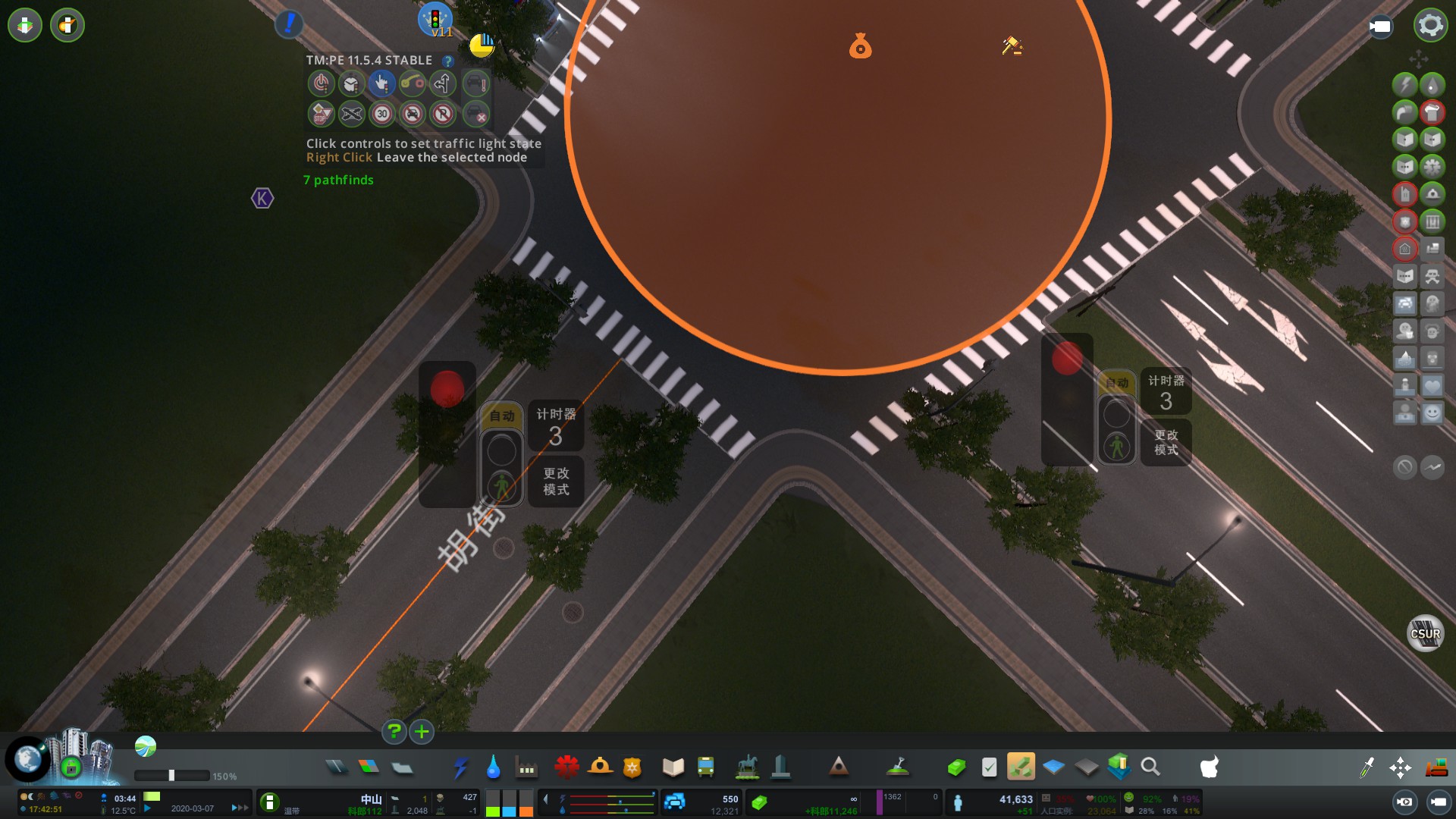Open the public transport bus menu

point(705,767)
